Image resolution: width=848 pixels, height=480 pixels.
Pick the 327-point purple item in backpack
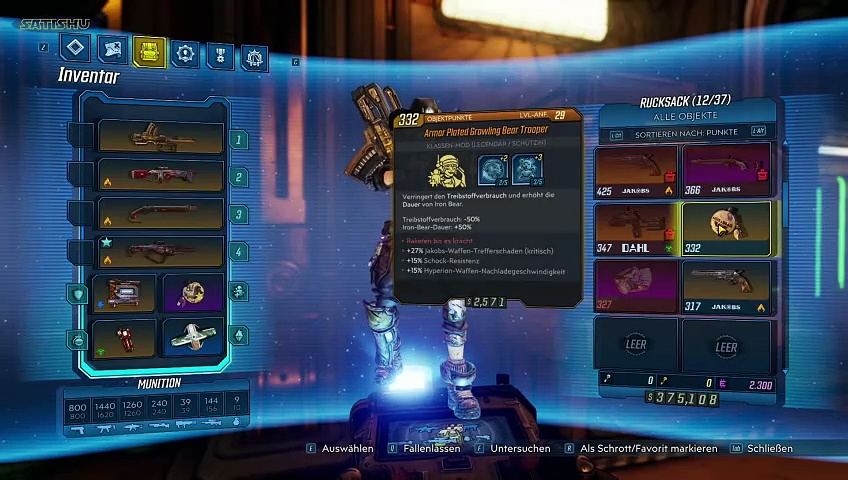tap(636, 286)
